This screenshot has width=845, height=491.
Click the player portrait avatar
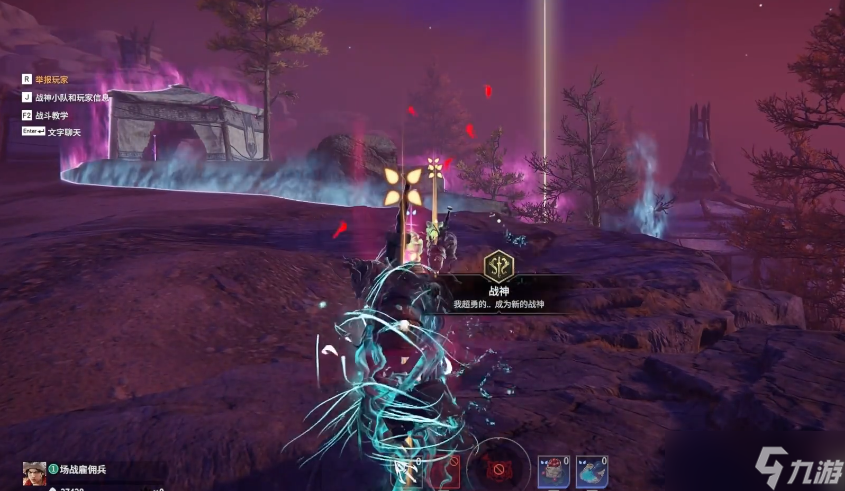tap(34, 473)
